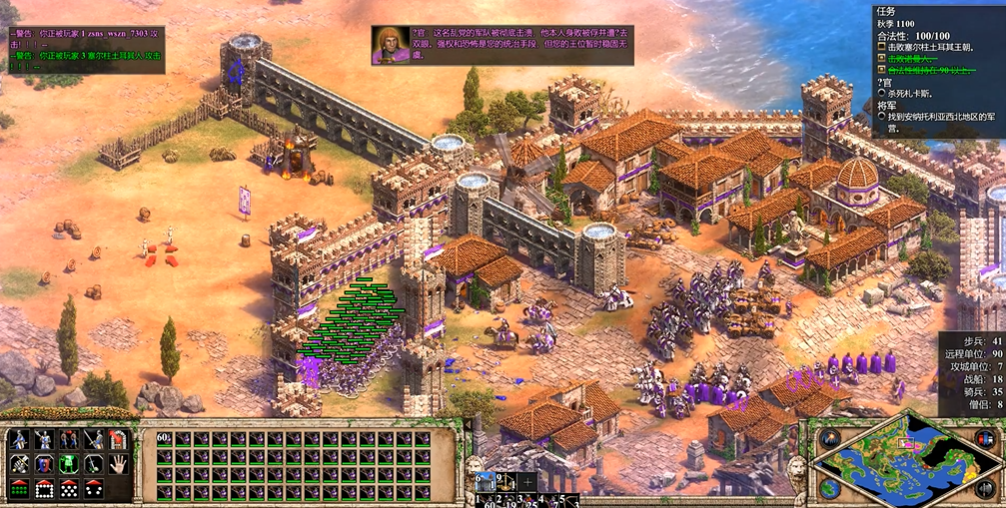Click the commander portrait in the dialogue box
The width and height of the screenshot is (1006, 508).
(388, 45)
